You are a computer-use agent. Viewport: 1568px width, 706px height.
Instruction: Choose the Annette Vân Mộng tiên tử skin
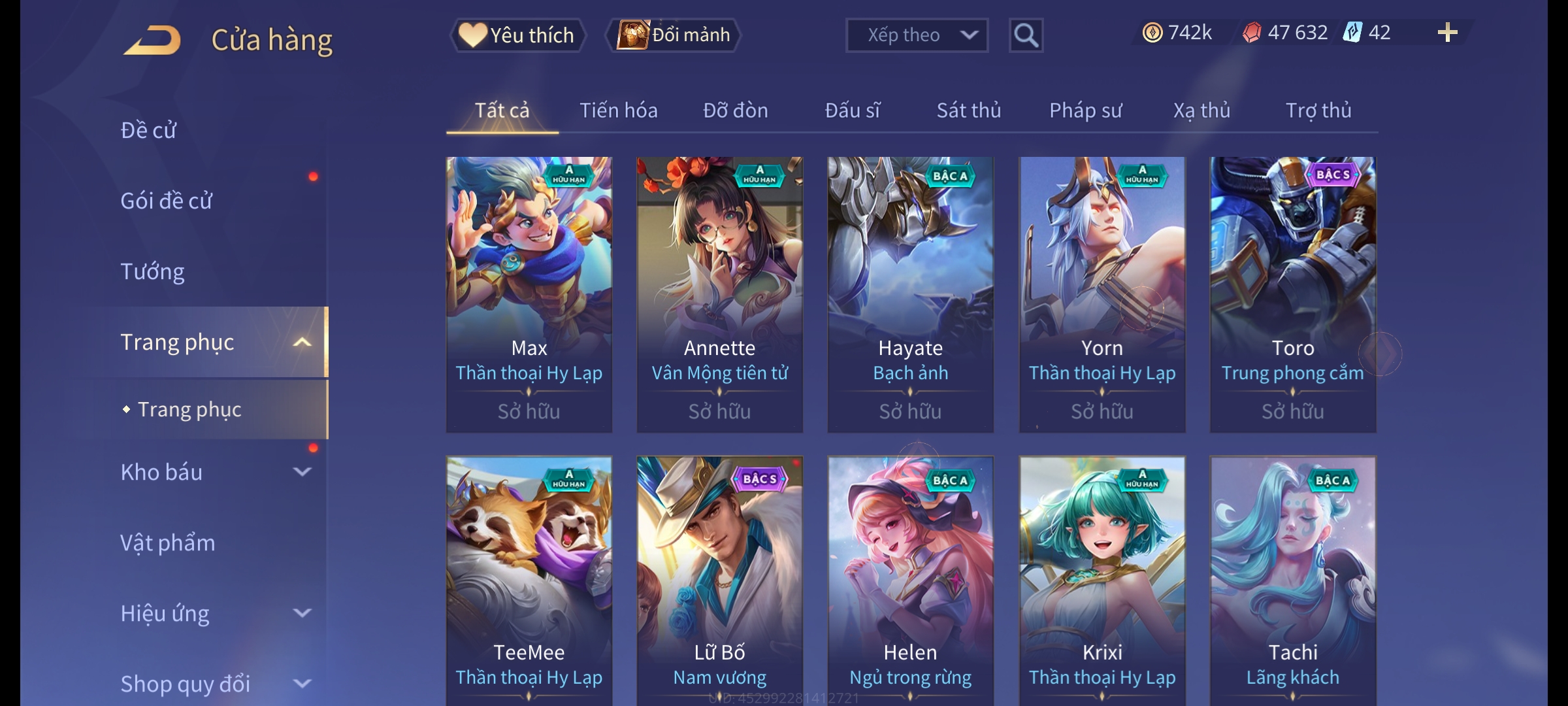tap(719, 294)
